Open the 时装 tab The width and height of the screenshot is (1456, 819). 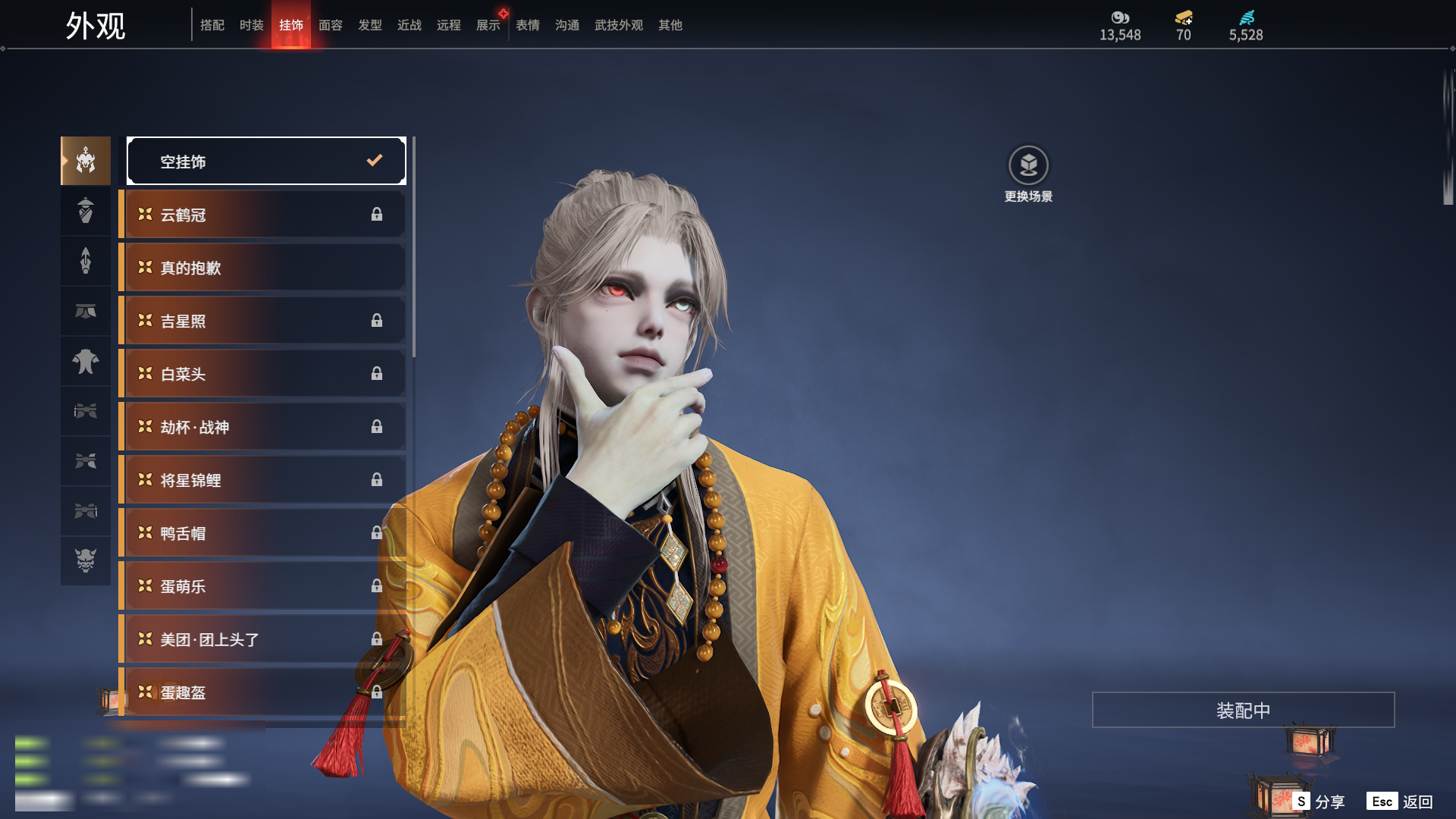click(x=252, y=25)
